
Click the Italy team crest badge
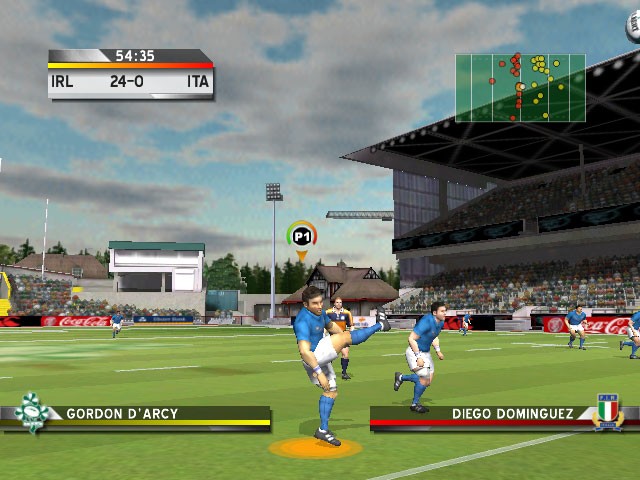tap(607, 412)
